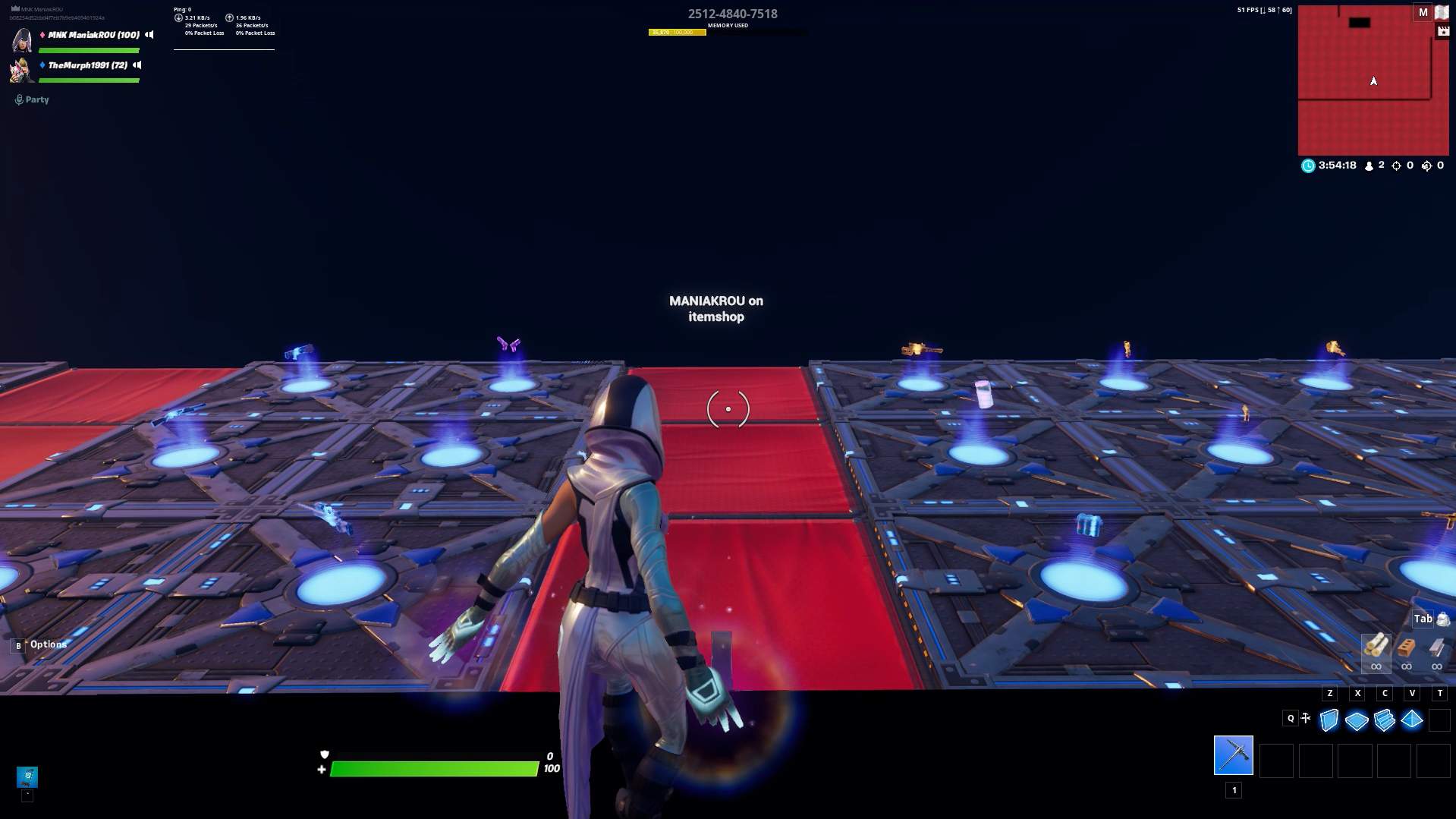Open the fullscreen map with the M button
The height and width of the screenshot is (819, 1456).
pos(1422,11)
